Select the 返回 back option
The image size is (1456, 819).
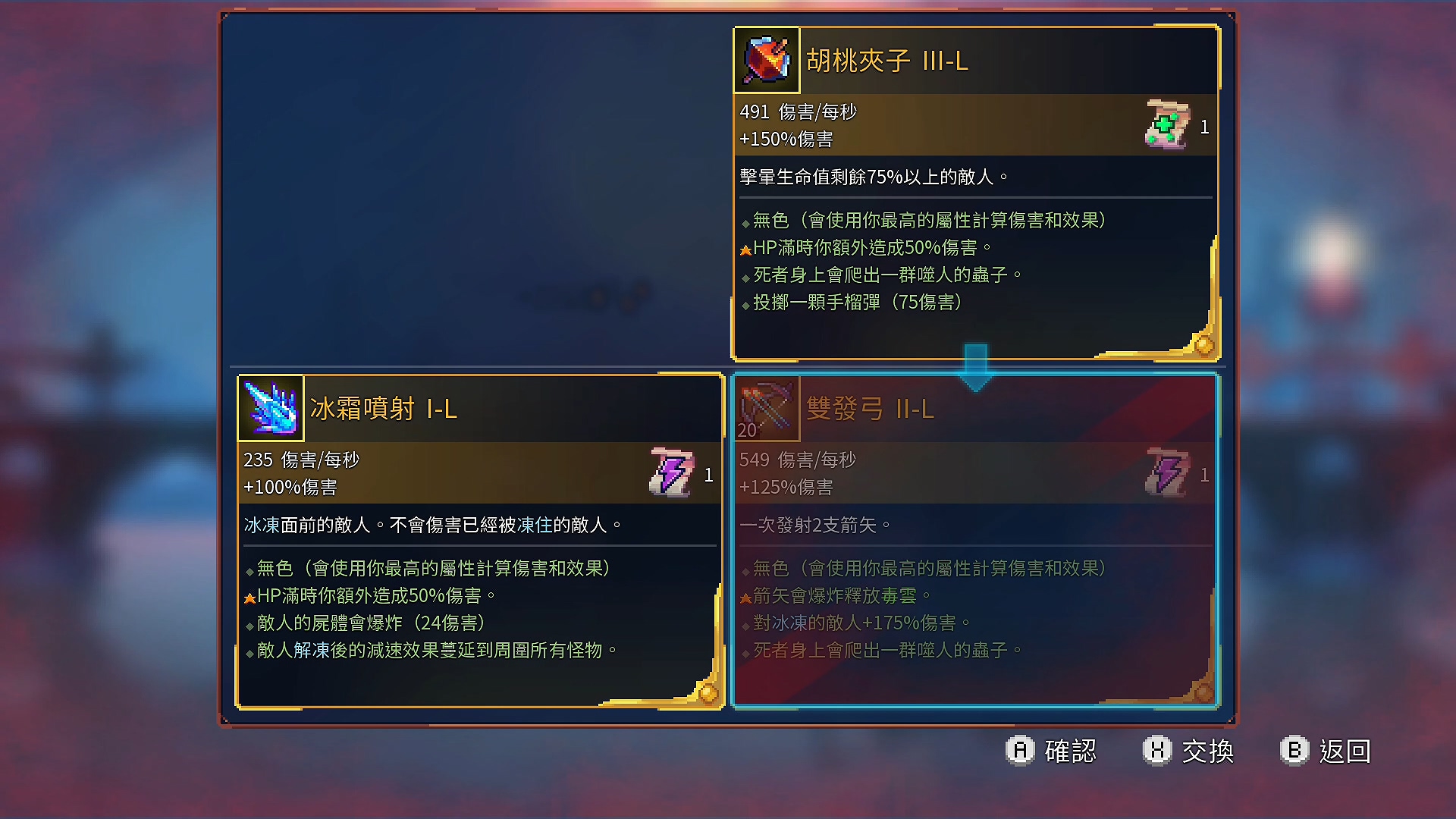click(x=1346, y=751)
